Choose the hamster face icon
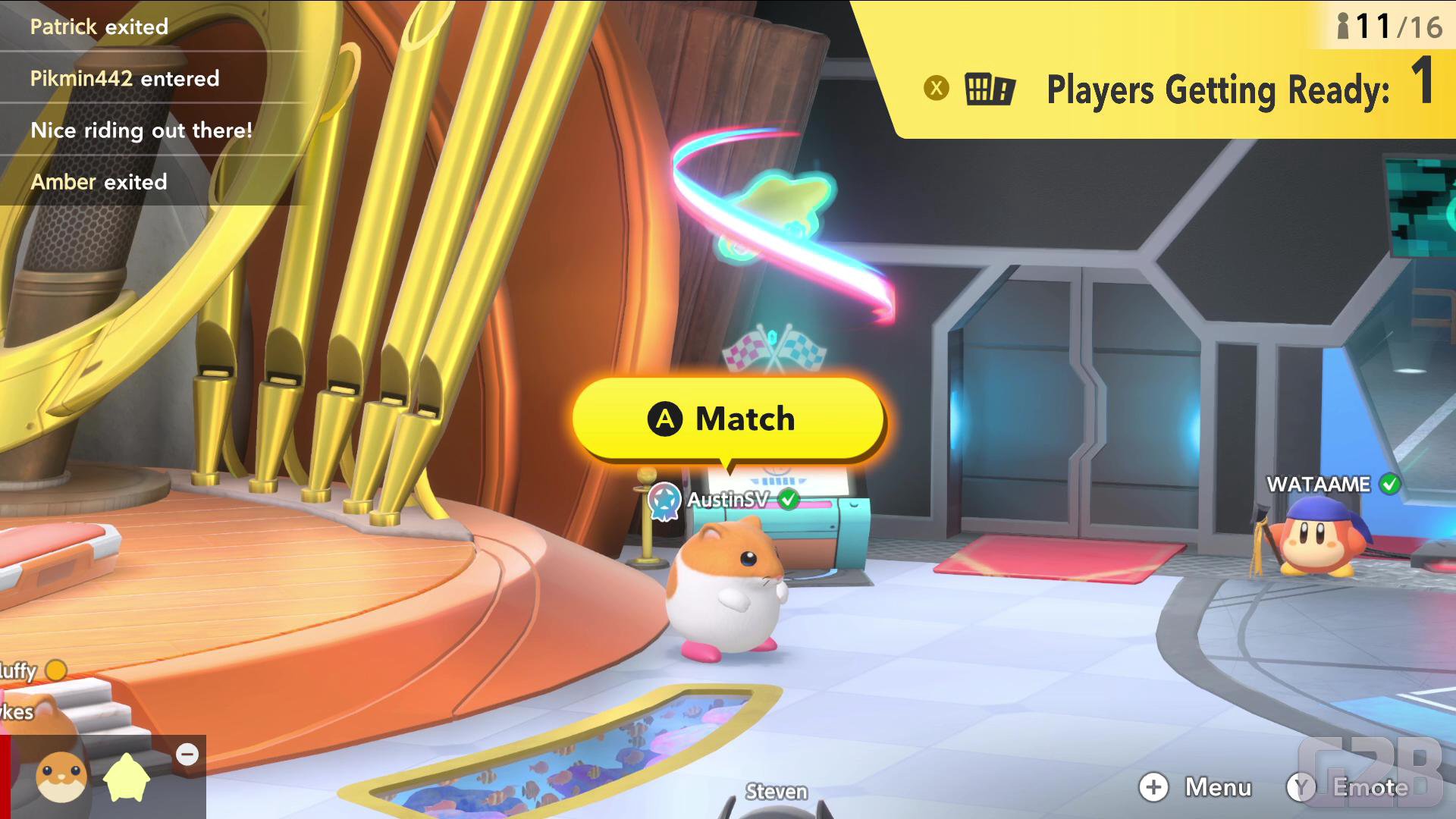This screenshot has height=819, width=1456. 61,777
